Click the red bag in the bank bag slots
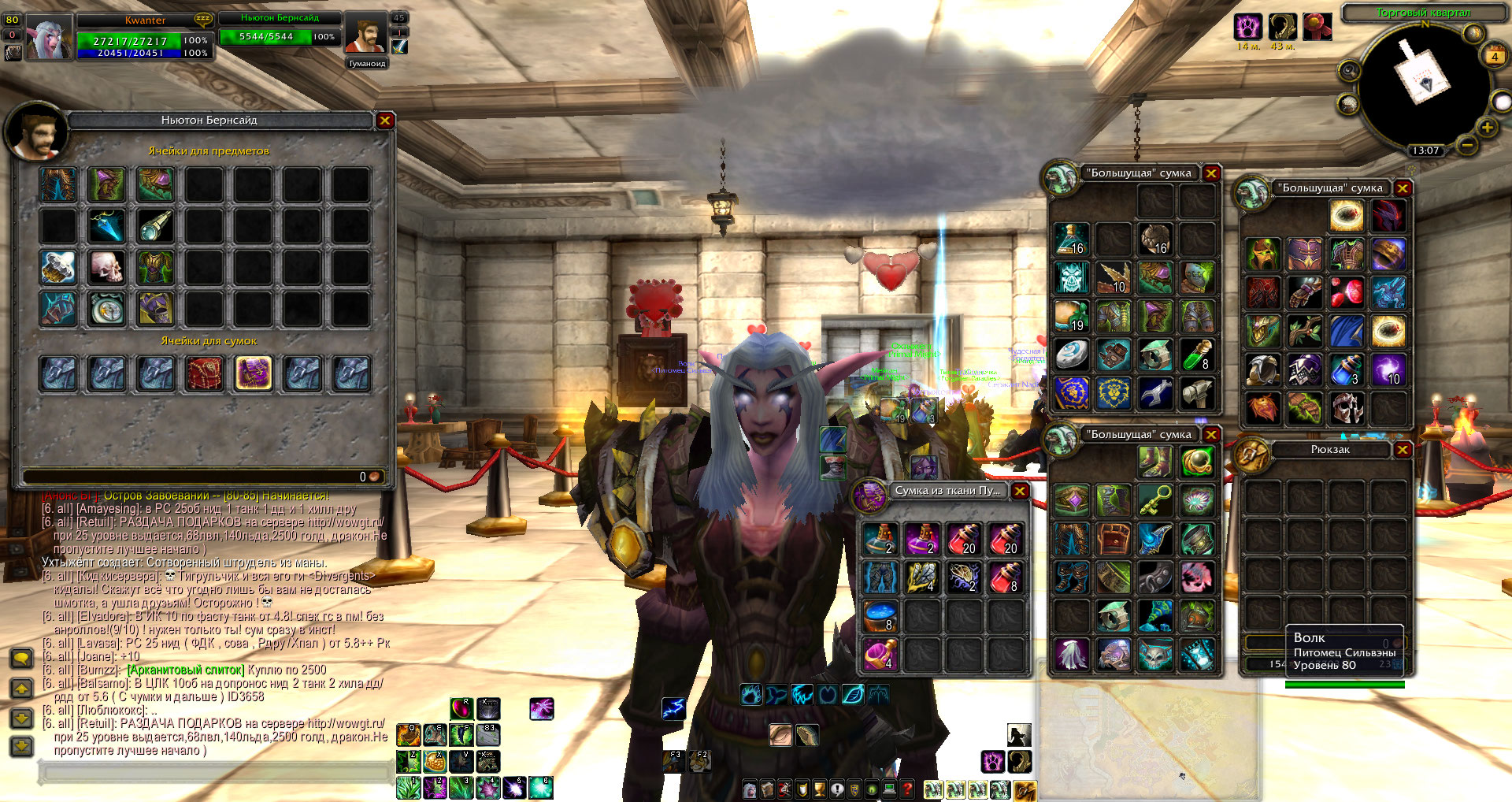 tap(205, 373)
